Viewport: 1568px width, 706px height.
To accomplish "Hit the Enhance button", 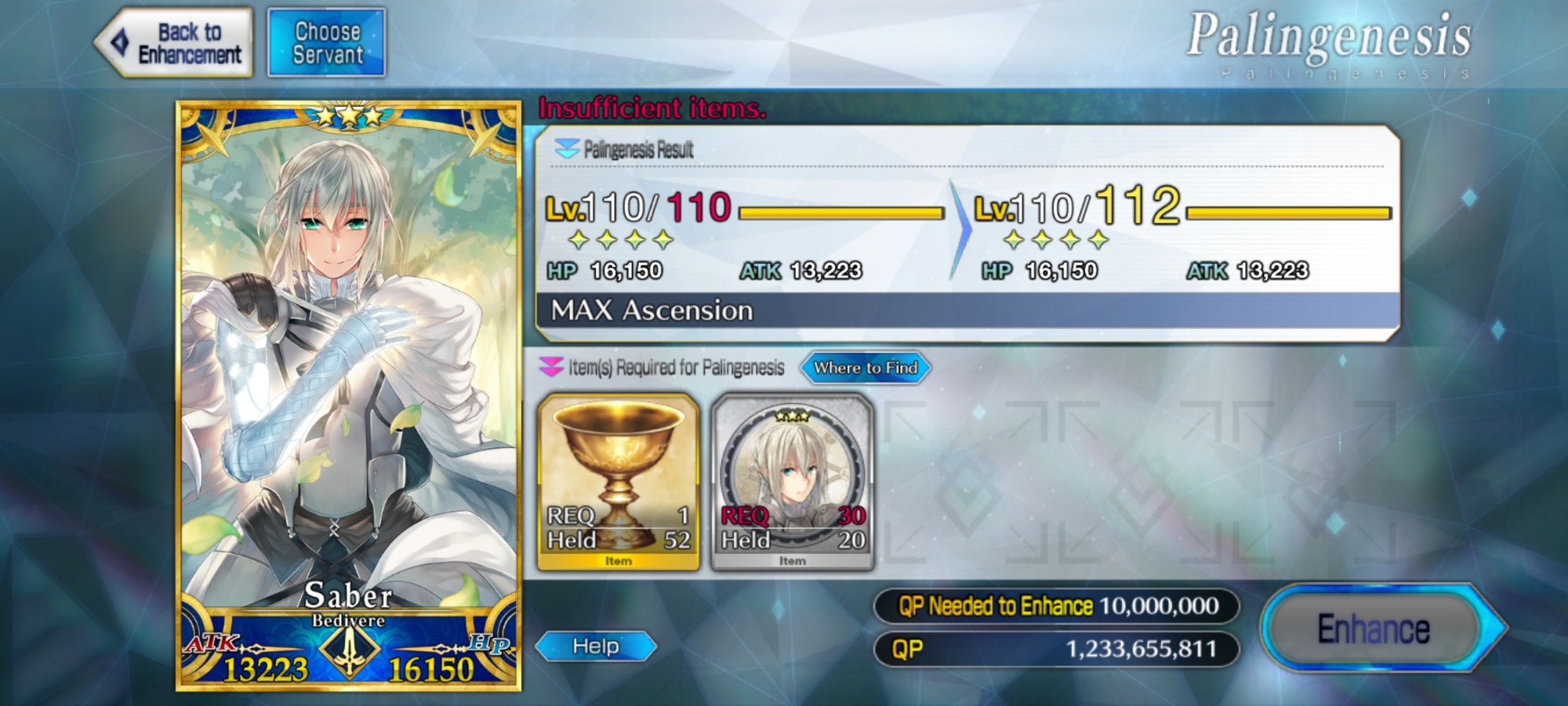I will (x=1374, y=628).
